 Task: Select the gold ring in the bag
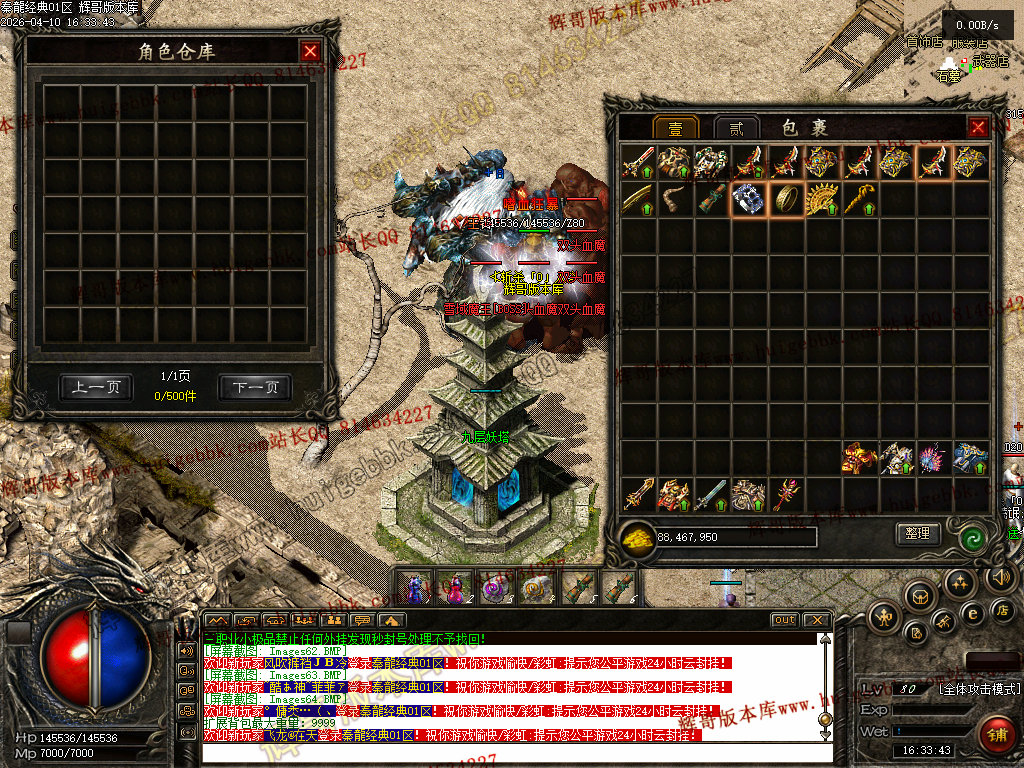tap(786, 198)
